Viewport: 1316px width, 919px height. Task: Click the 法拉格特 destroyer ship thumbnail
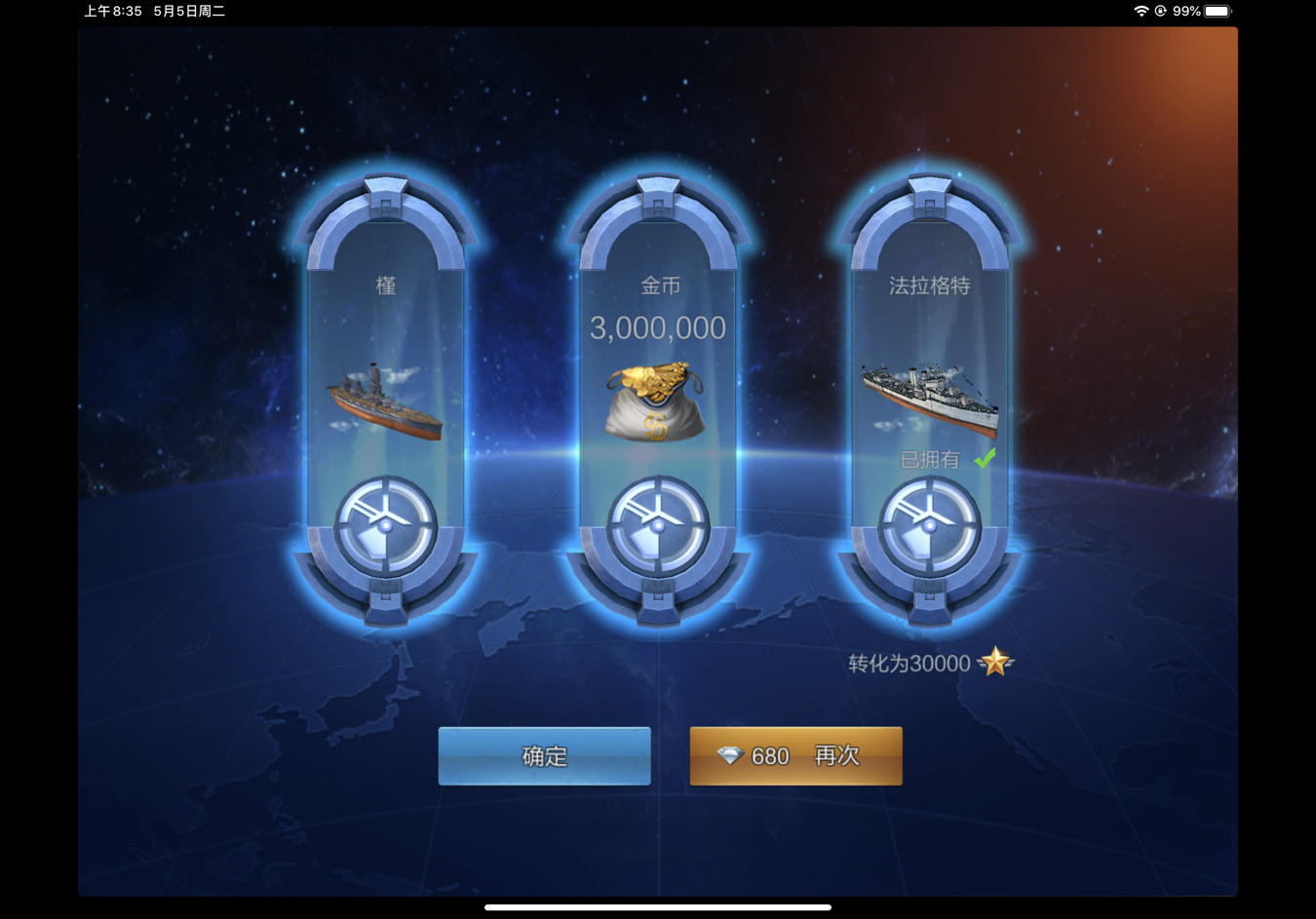tap(929, 398)
